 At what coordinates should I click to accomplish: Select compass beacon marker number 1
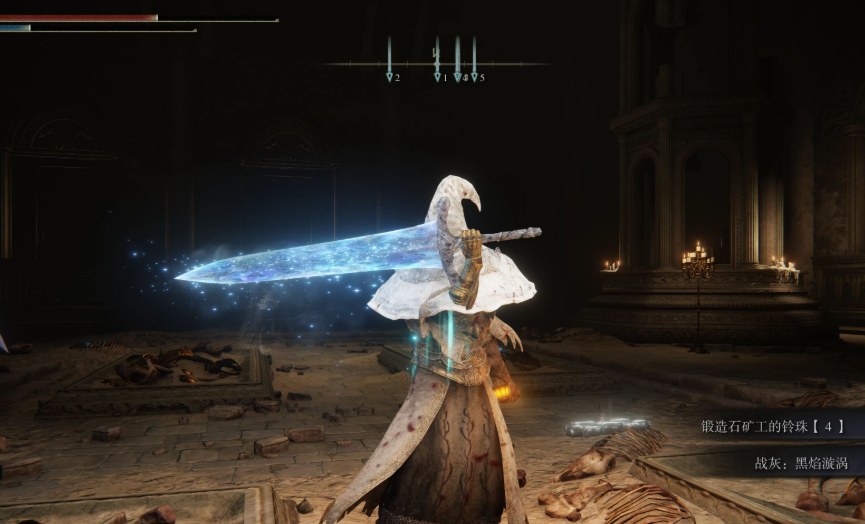437,74
